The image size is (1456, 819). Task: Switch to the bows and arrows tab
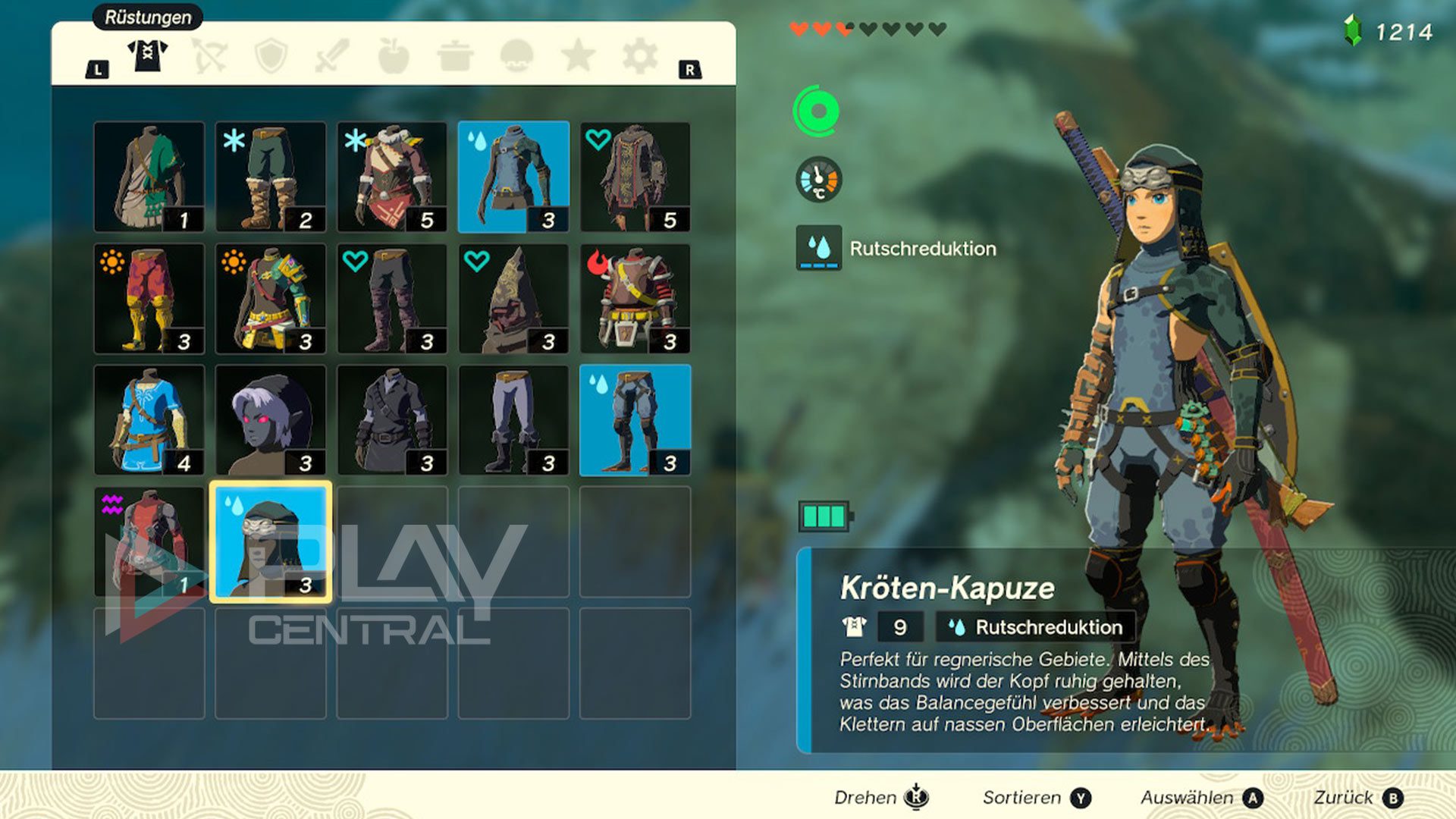[x=209, y=56]
